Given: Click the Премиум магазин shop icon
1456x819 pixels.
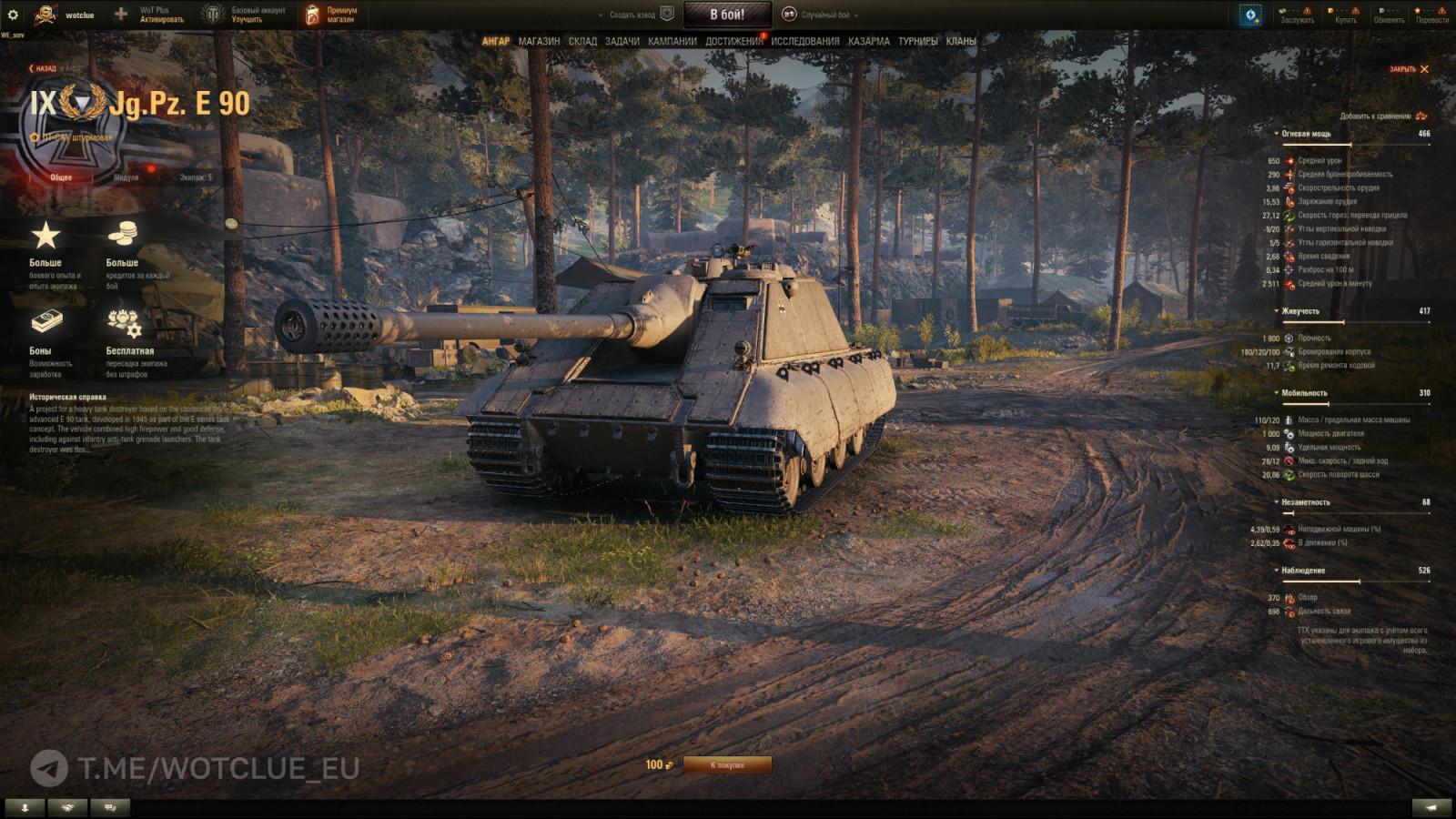Looking at the screenshot, I should pos(312,14).
